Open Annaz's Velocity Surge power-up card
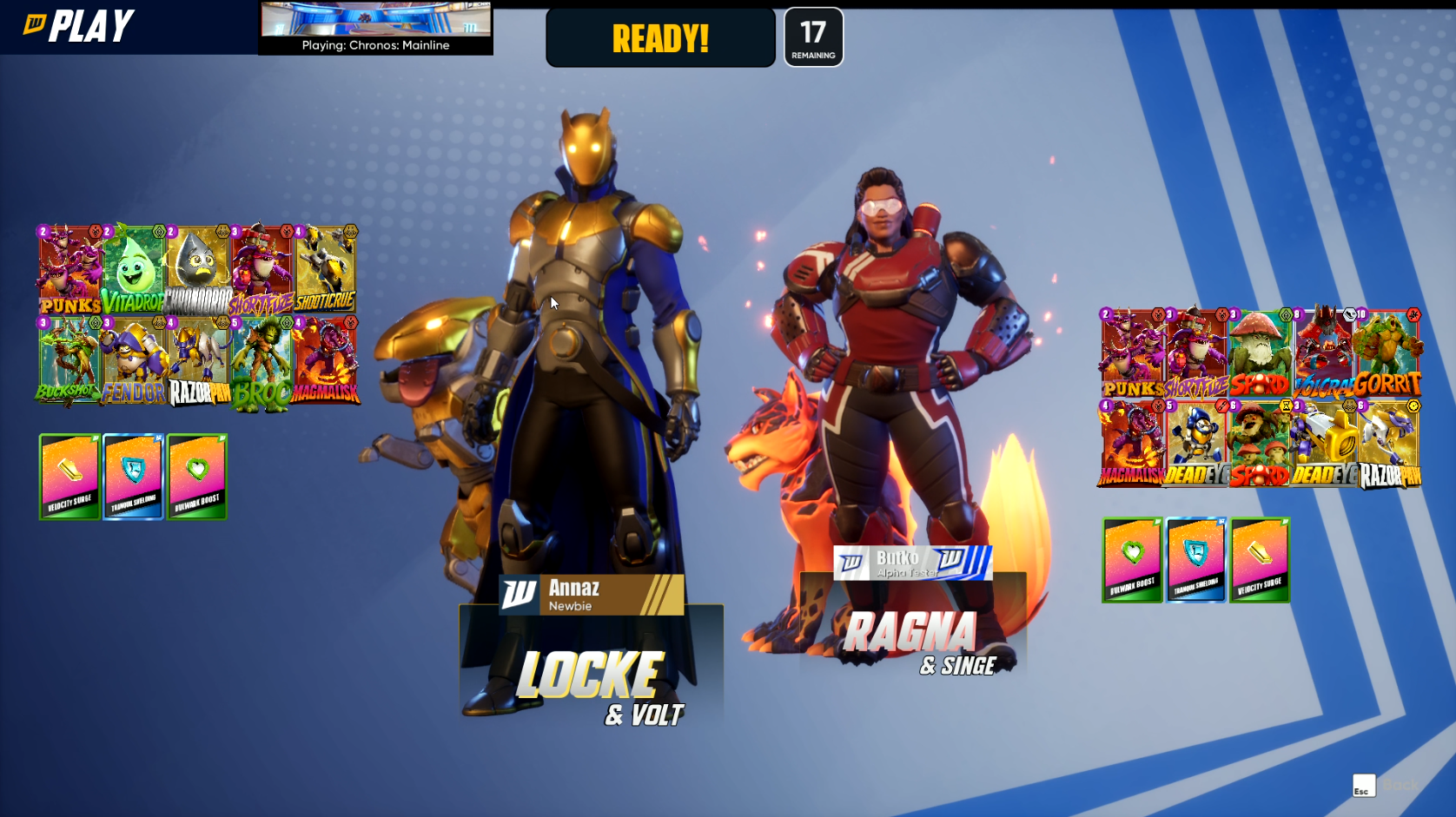Screen dimensions: 1456x817 point(69,477)
